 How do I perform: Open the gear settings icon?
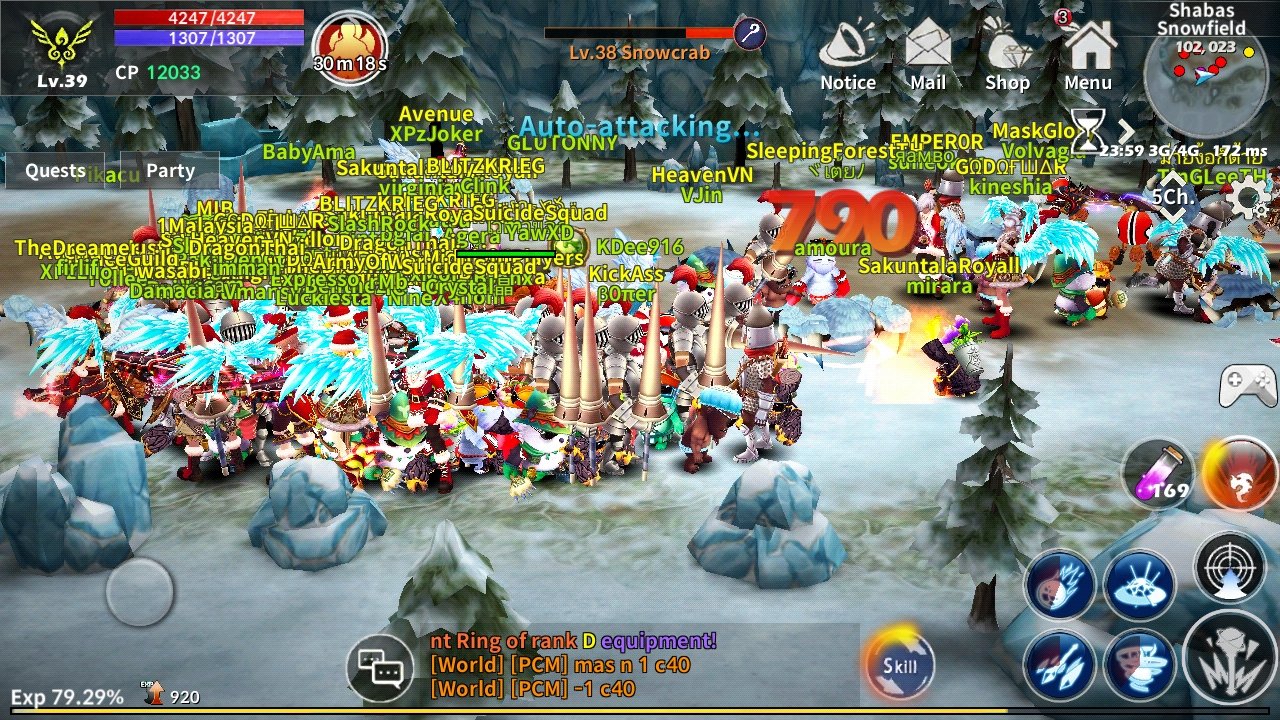click(1247, 197)
